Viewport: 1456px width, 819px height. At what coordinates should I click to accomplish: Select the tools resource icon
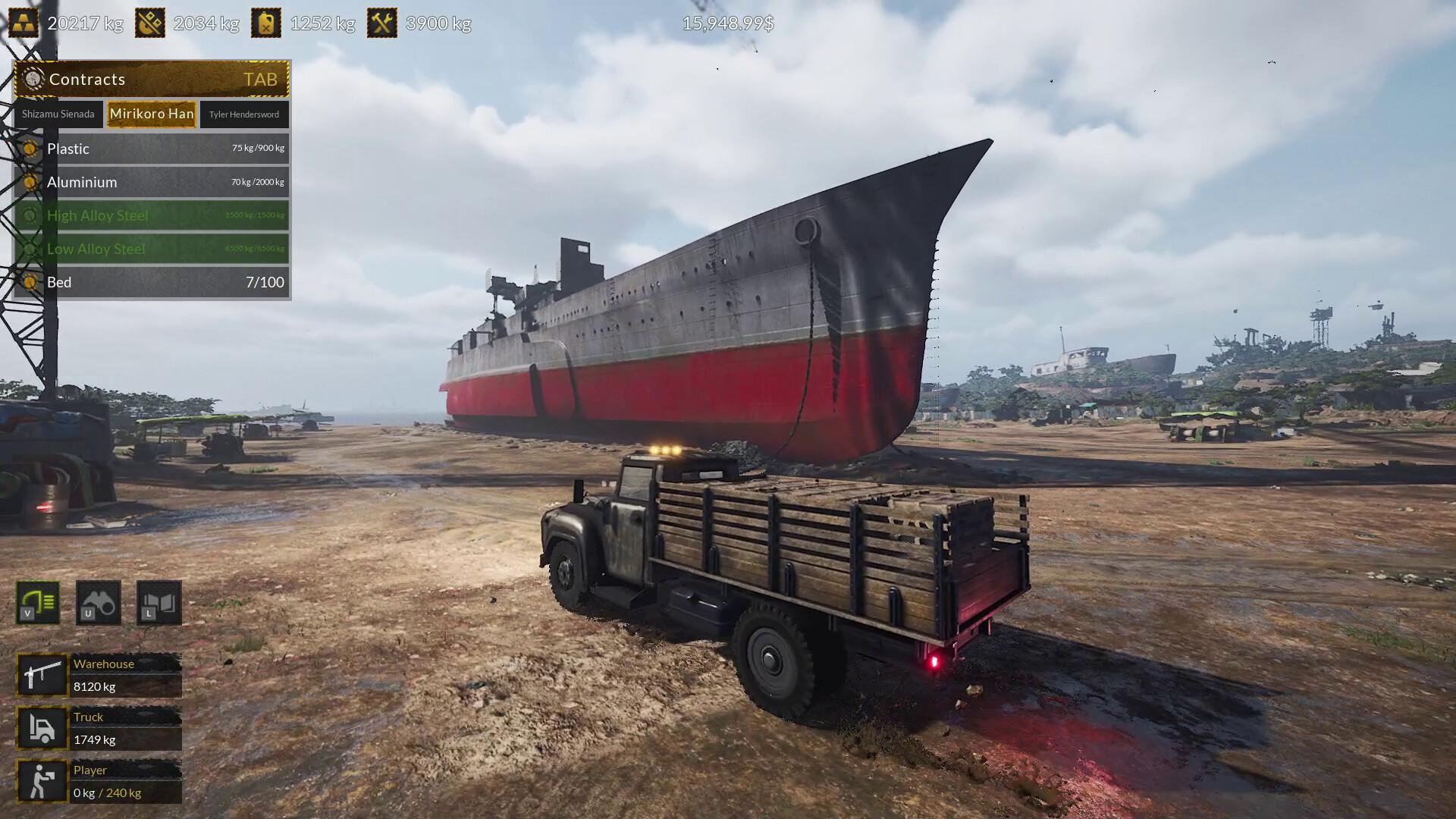click(383, 23)
